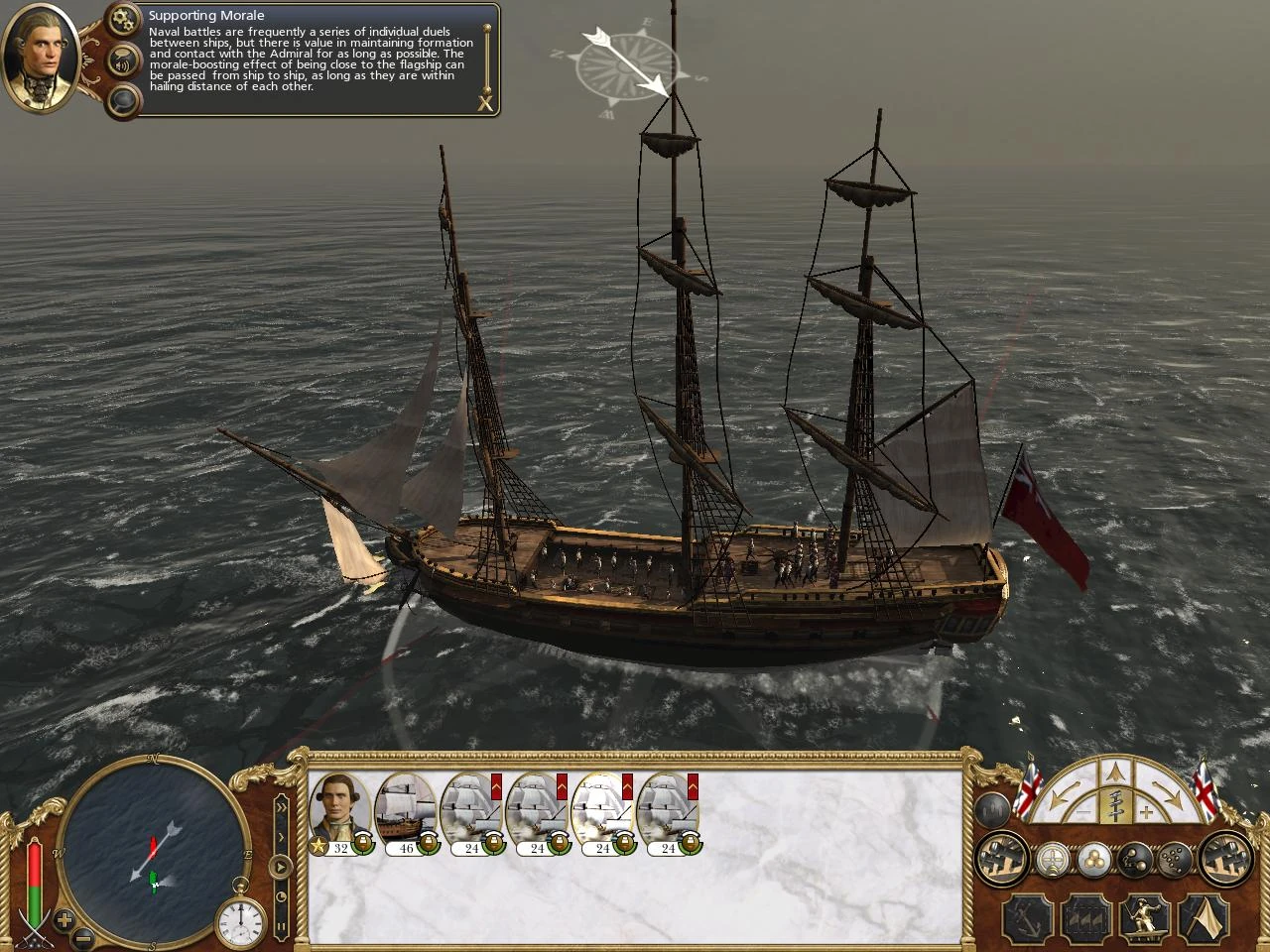Viewport: 1270px width, 952px height.
Task: Raise sails using the plus sail control
Action: [1146, 813]
